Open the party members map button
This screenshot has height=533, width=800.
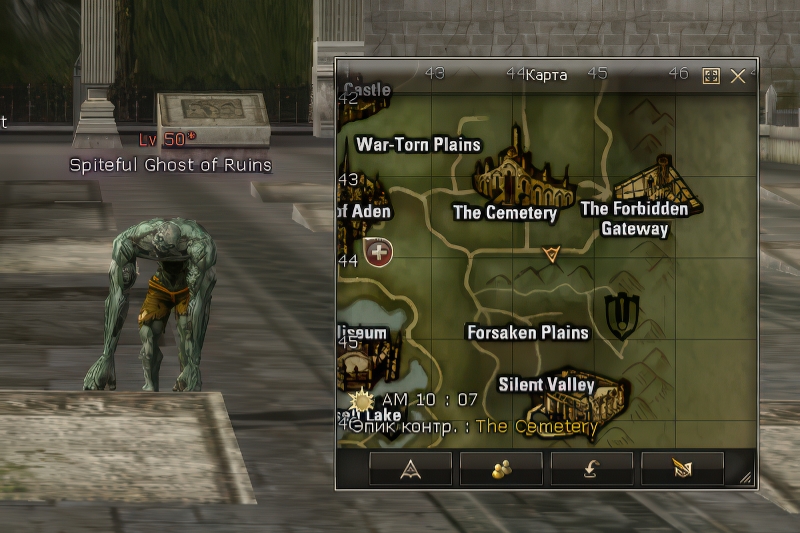tap(501, 468)
